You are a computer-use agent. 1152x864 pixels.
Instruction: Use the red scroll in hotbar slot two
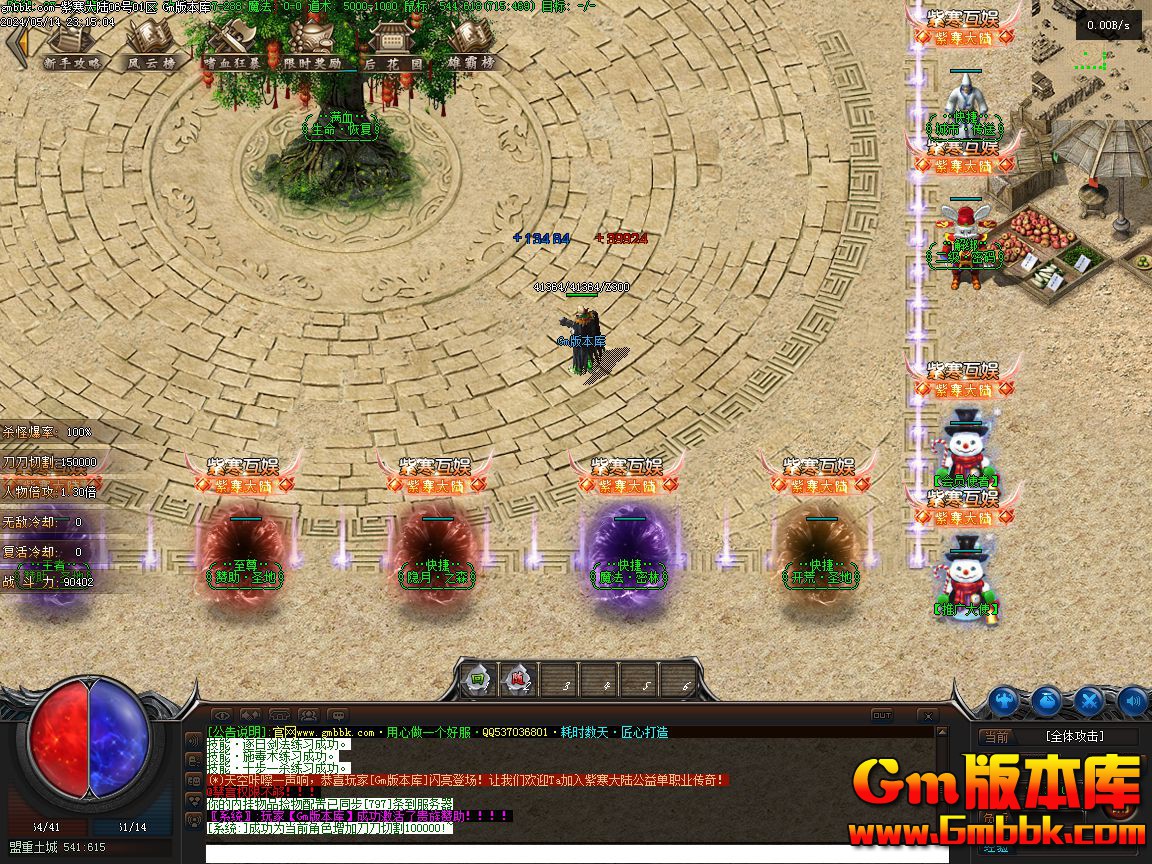518,680
